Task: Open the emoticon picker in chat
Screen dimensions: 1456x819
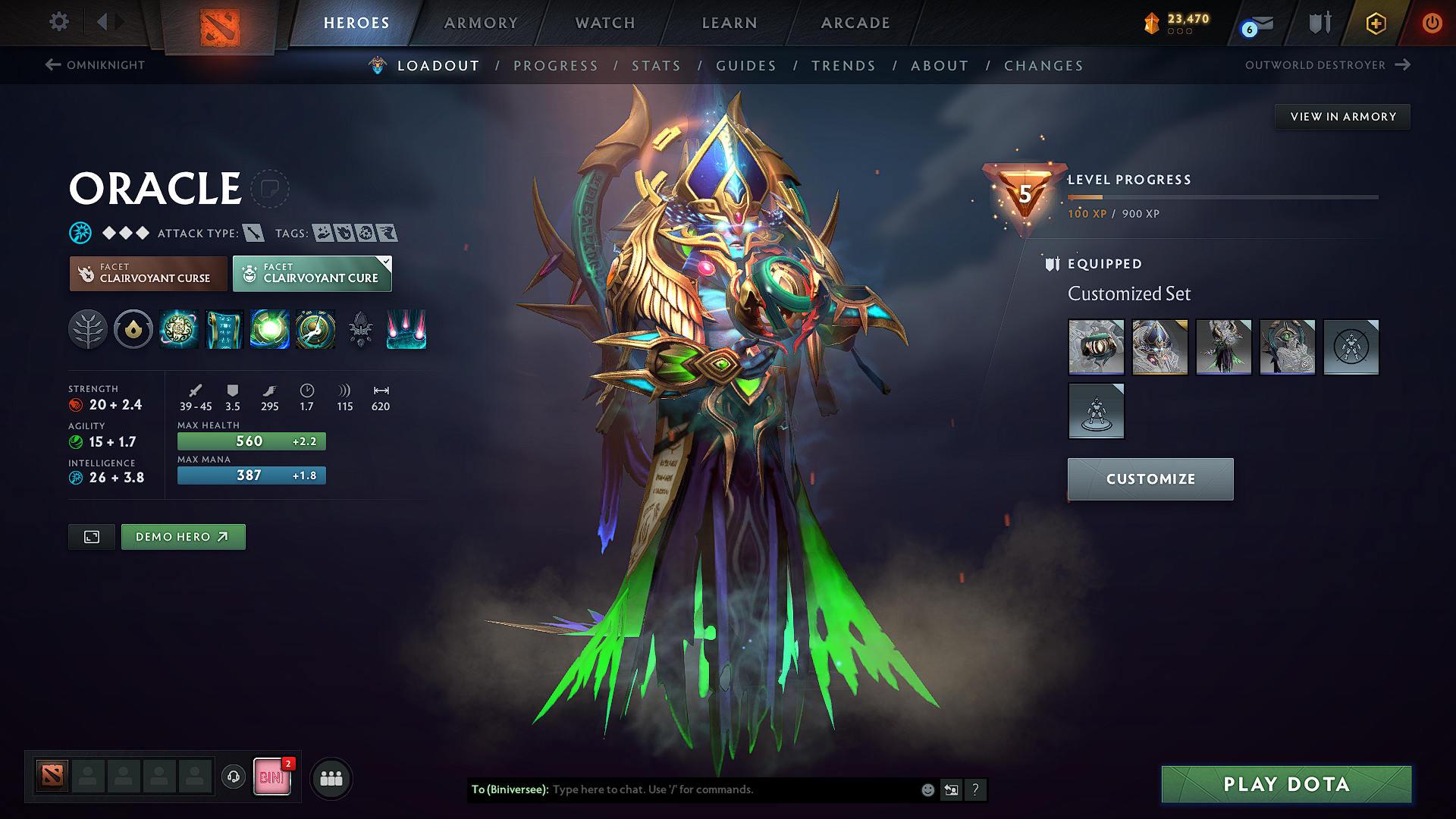Action: (x=927, y=789)
